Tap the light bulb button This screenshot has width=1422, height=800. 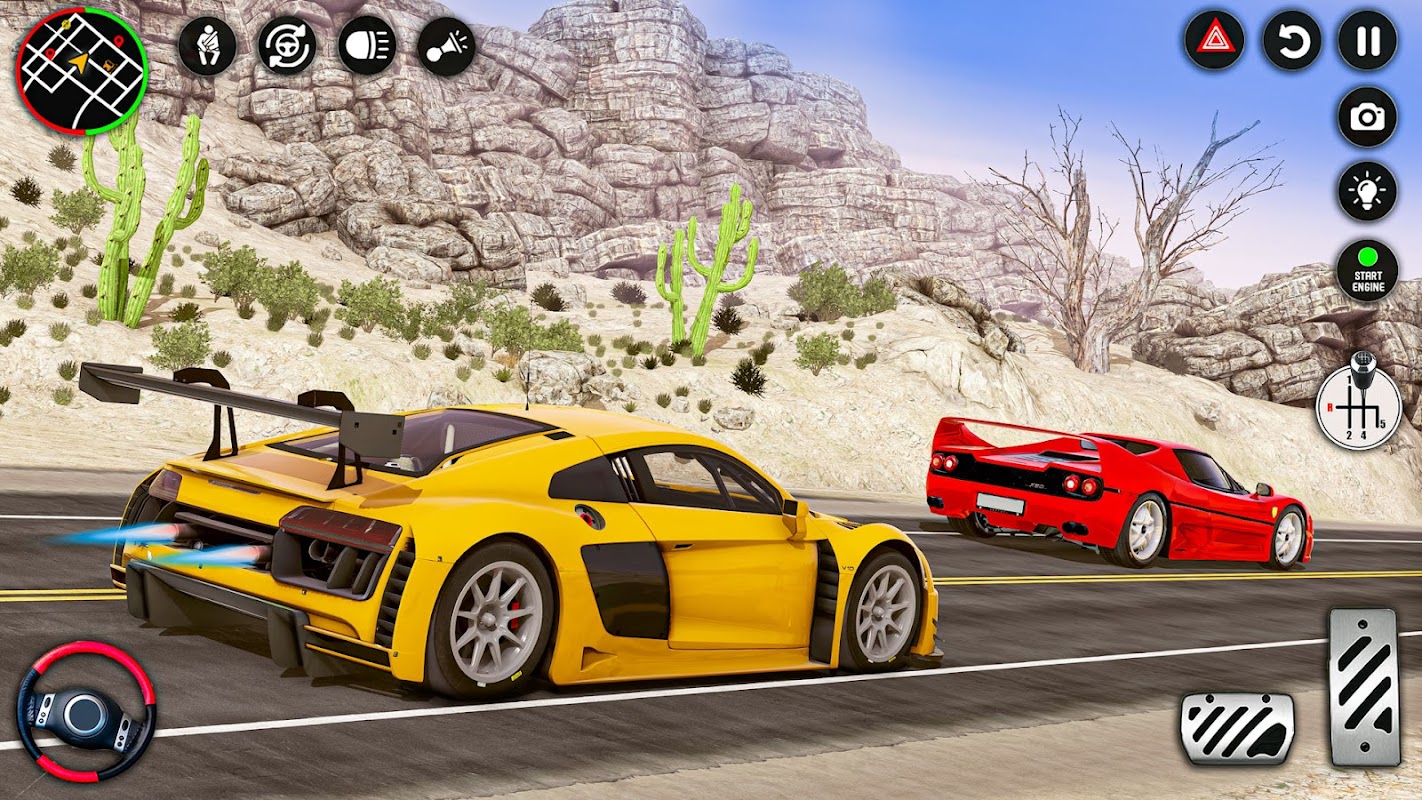(x=1367, y=191)
